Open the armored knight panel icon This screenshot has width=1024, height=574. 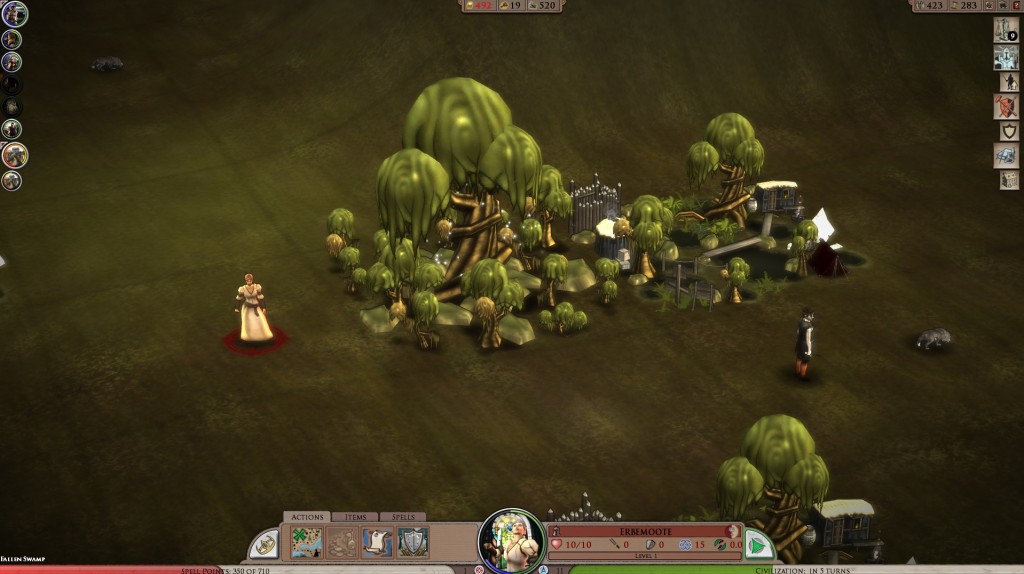pos(1005,58)
